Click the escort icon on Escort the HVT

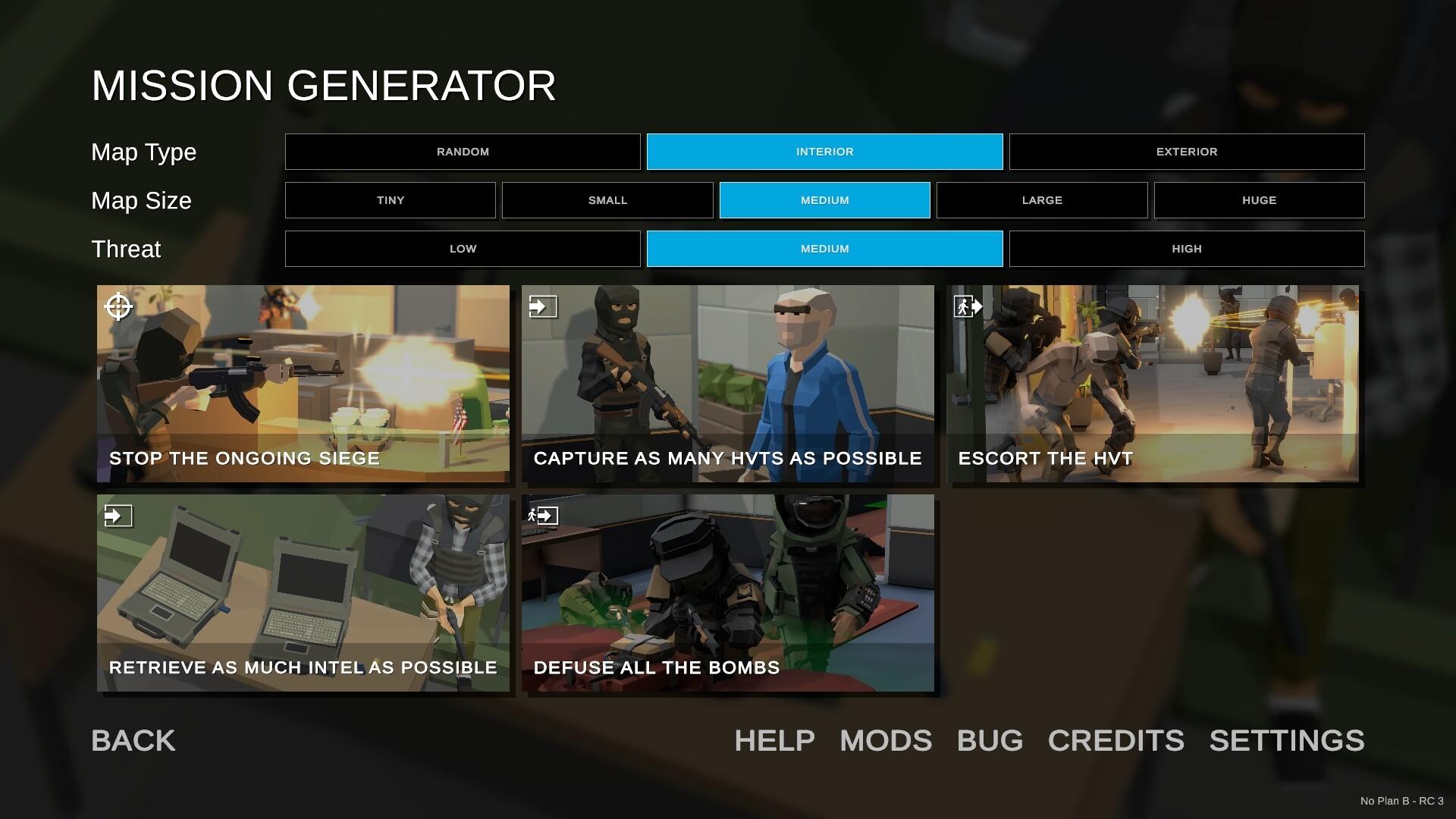[968, 308]
